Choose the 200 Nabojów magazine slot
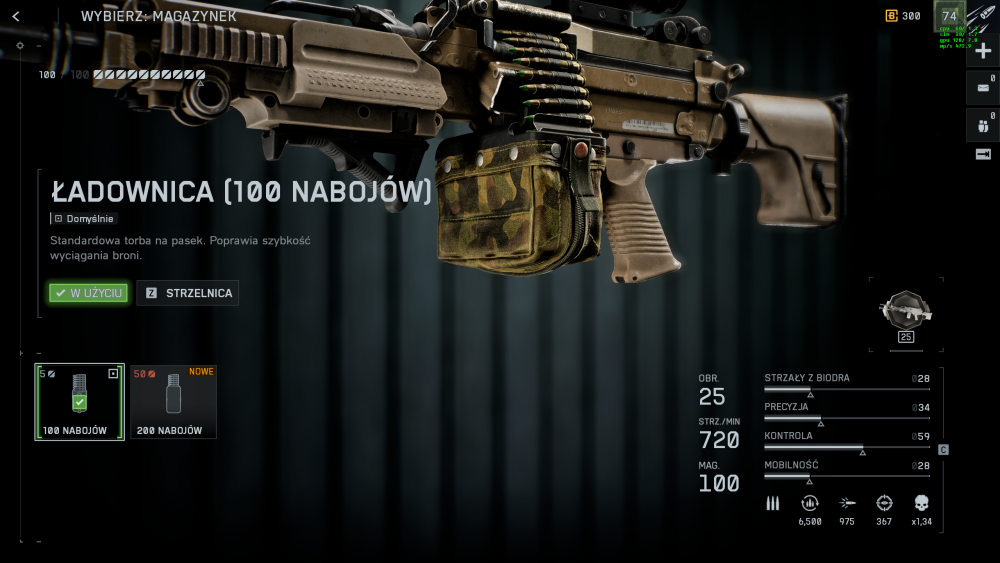This screenshot has height=563, width=1000. click(x=173, y=401)
